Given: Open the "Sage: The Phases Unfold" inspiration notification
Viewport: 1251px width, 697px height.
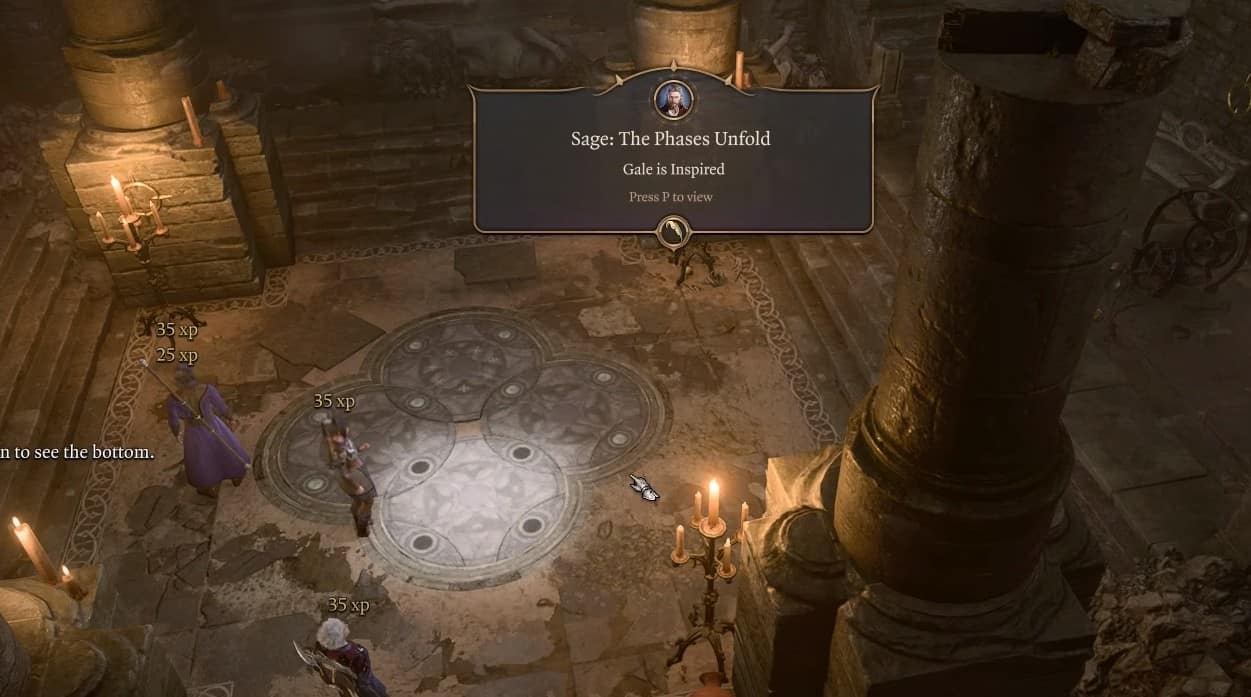Looking at the screenshot, I should 672,160.
